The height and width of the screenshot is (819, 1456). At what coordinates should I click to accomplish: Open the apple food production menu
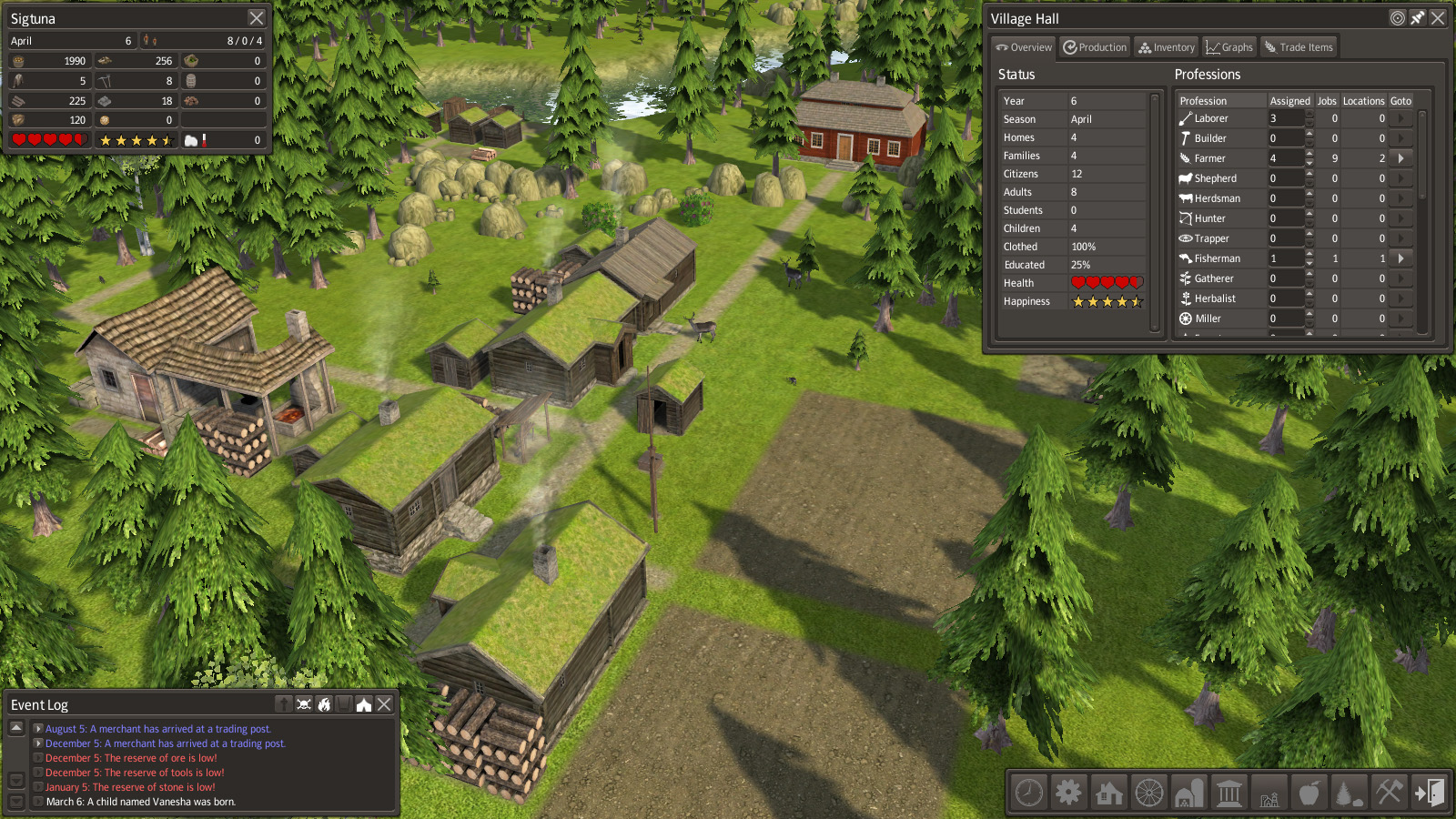[1309, 793]
